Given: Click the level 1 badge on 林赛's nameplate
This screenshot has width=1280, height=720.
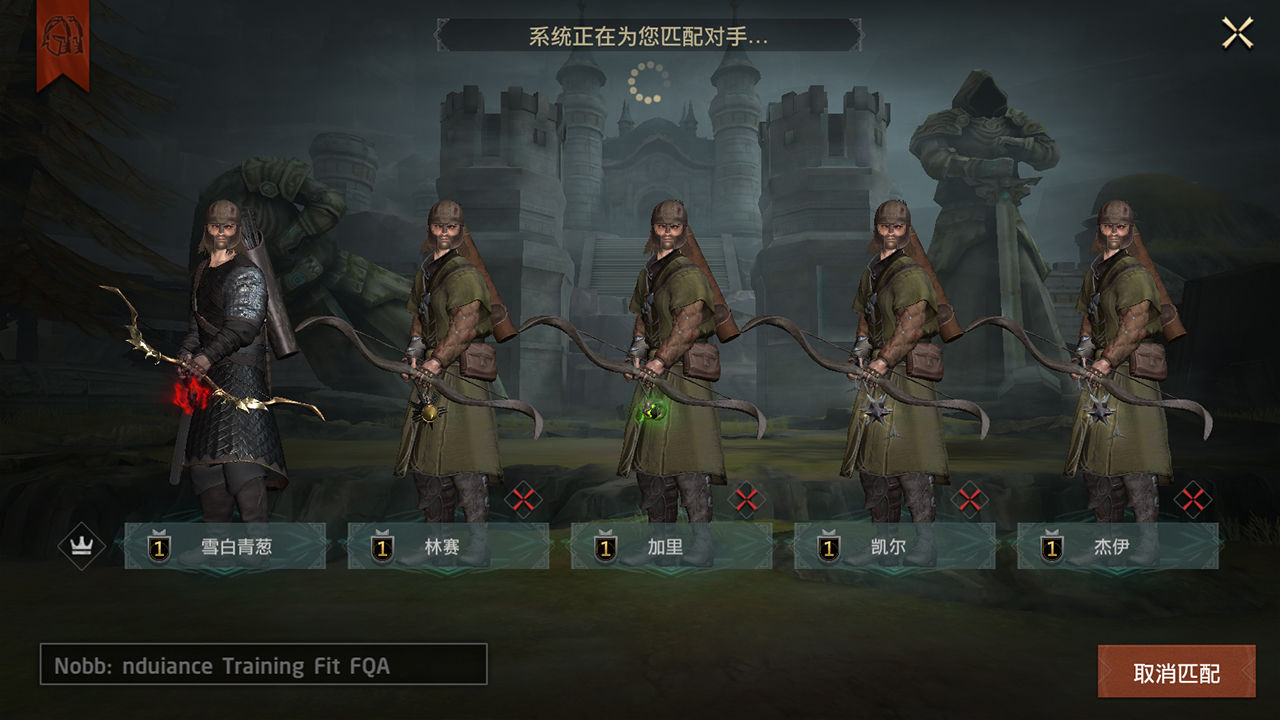Looking at the screenshot, I should 381,546.
